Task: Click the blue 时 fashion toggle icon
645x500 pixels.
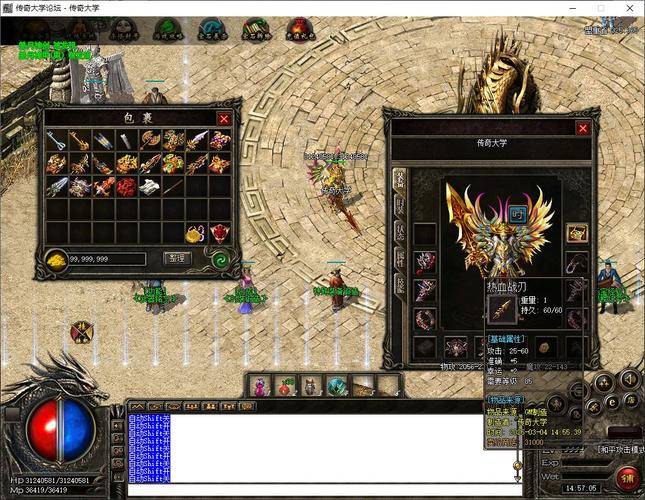Action: point(519,213)
